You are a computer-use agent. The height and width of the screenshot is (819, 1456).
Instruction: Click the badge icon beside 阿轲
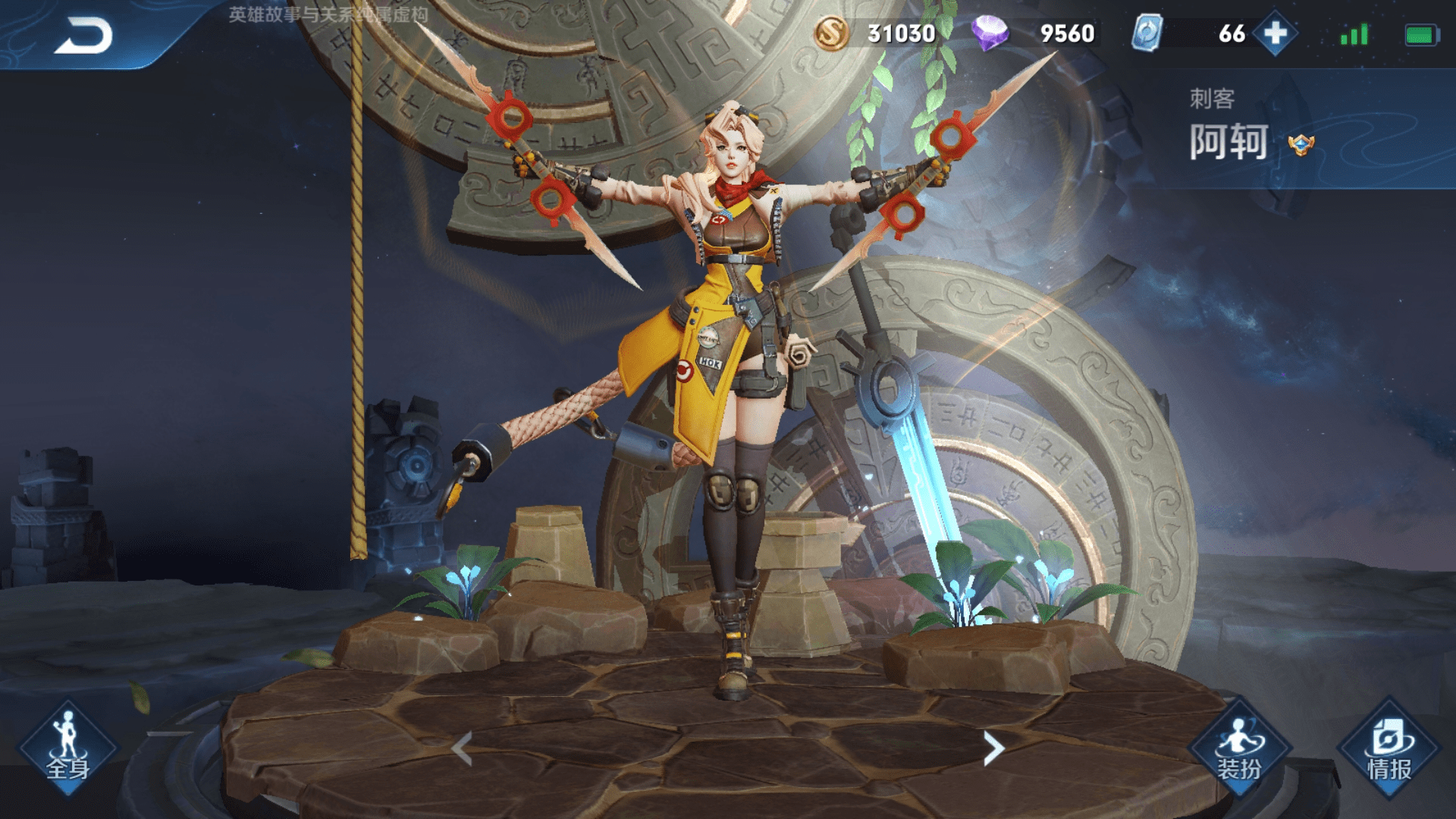pos(1301,144)
